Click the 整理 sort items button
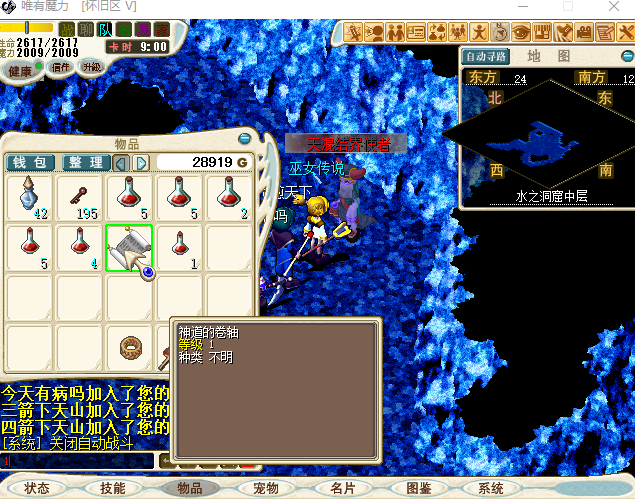 [85, 162]
